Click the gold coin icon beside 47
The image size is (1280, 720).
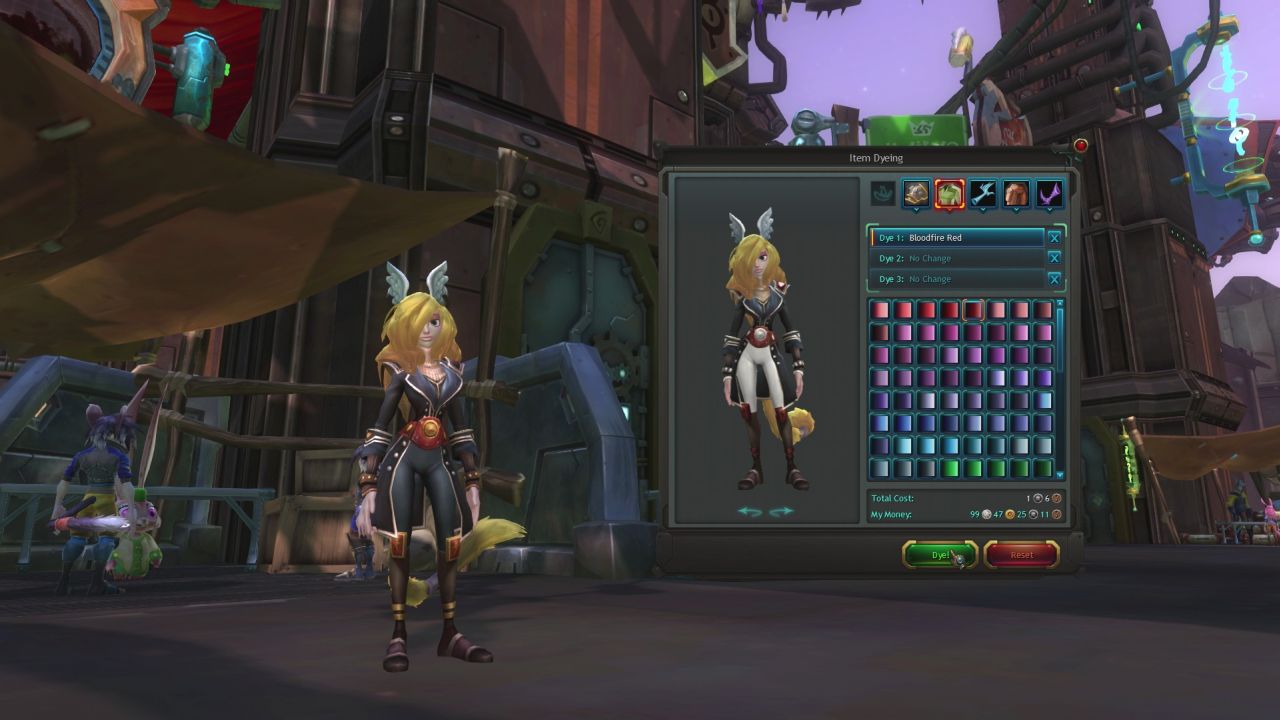click(x=1008, y=514)
